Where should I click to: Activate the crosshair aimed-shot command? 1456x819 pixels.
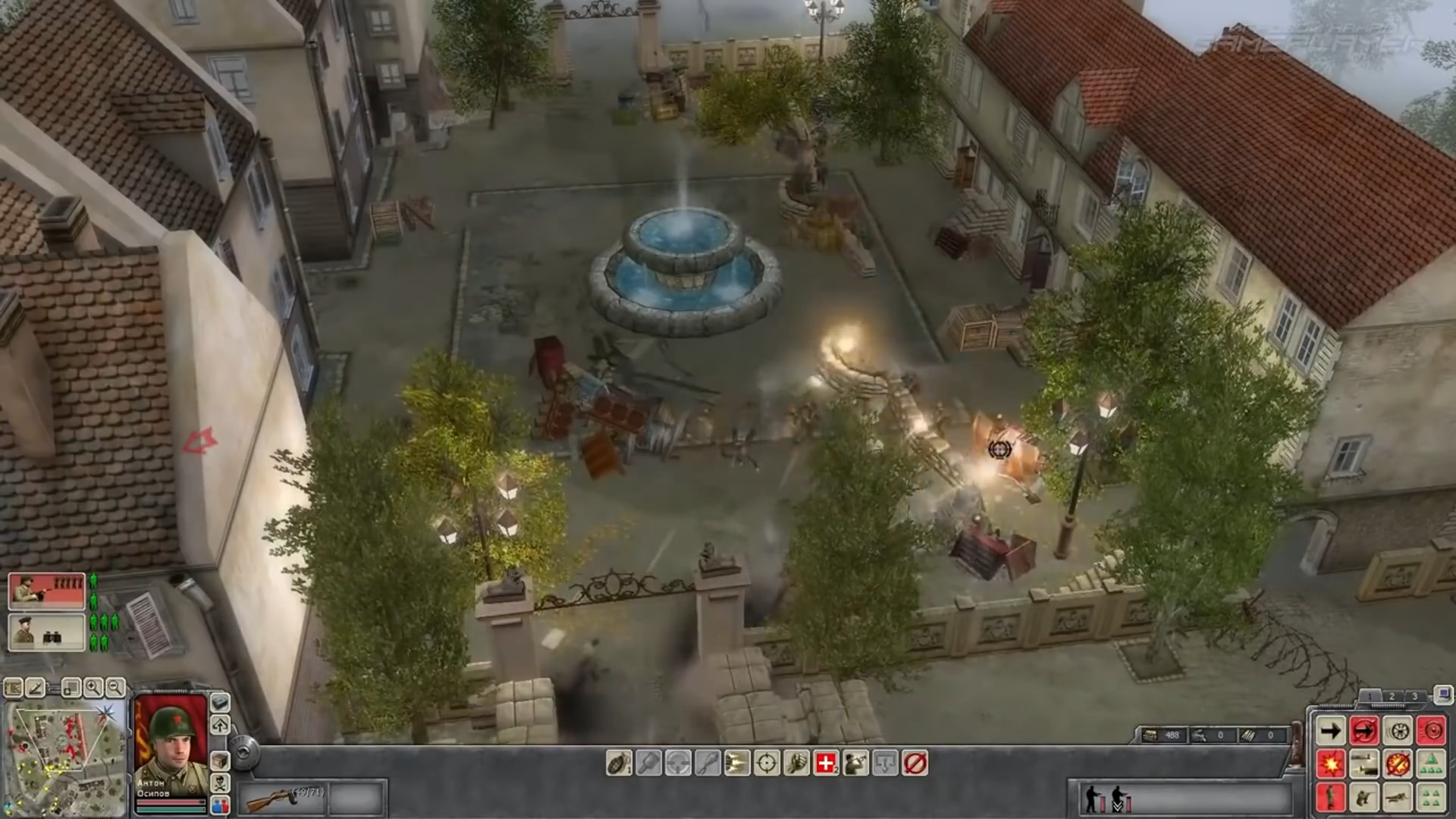click(x=767, y=763)
